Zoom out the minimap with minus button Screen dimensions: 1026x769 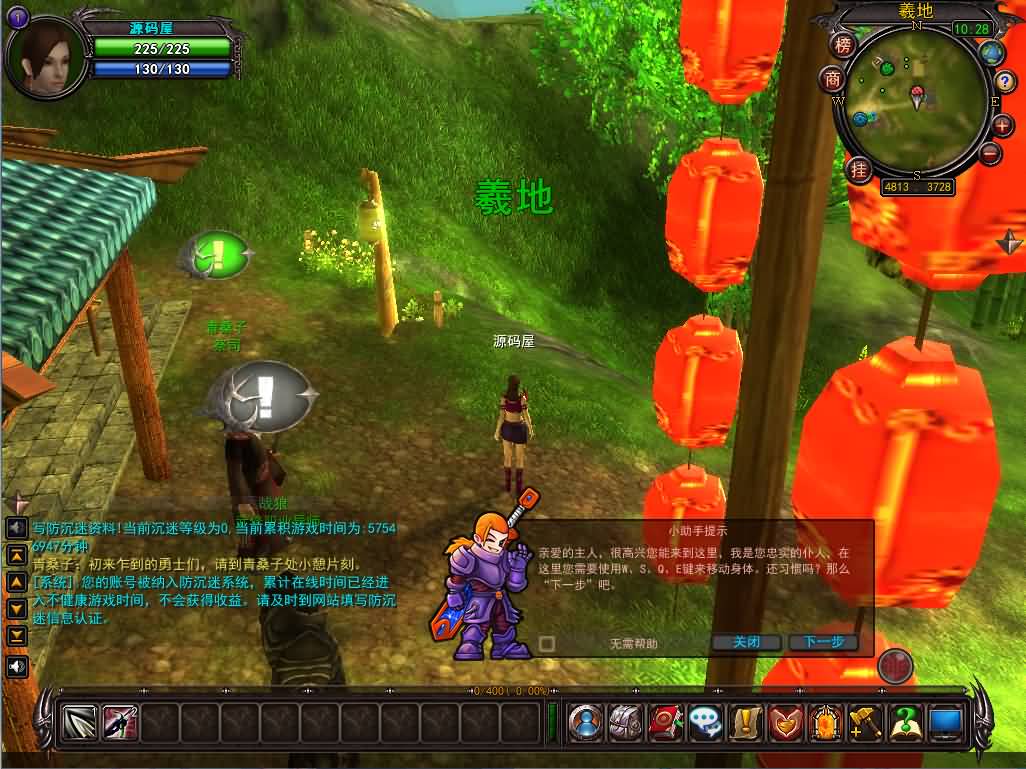(991, 154)
